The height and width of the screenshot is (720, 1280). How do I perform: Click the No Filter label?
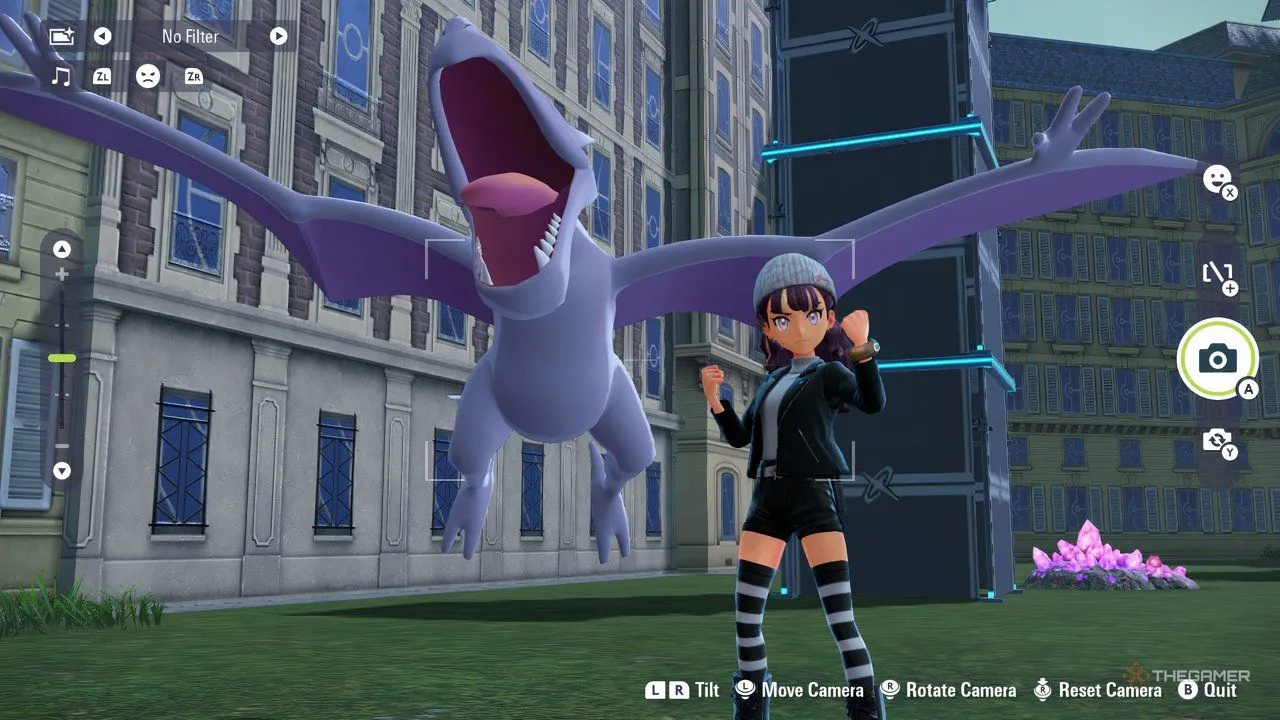190,37
